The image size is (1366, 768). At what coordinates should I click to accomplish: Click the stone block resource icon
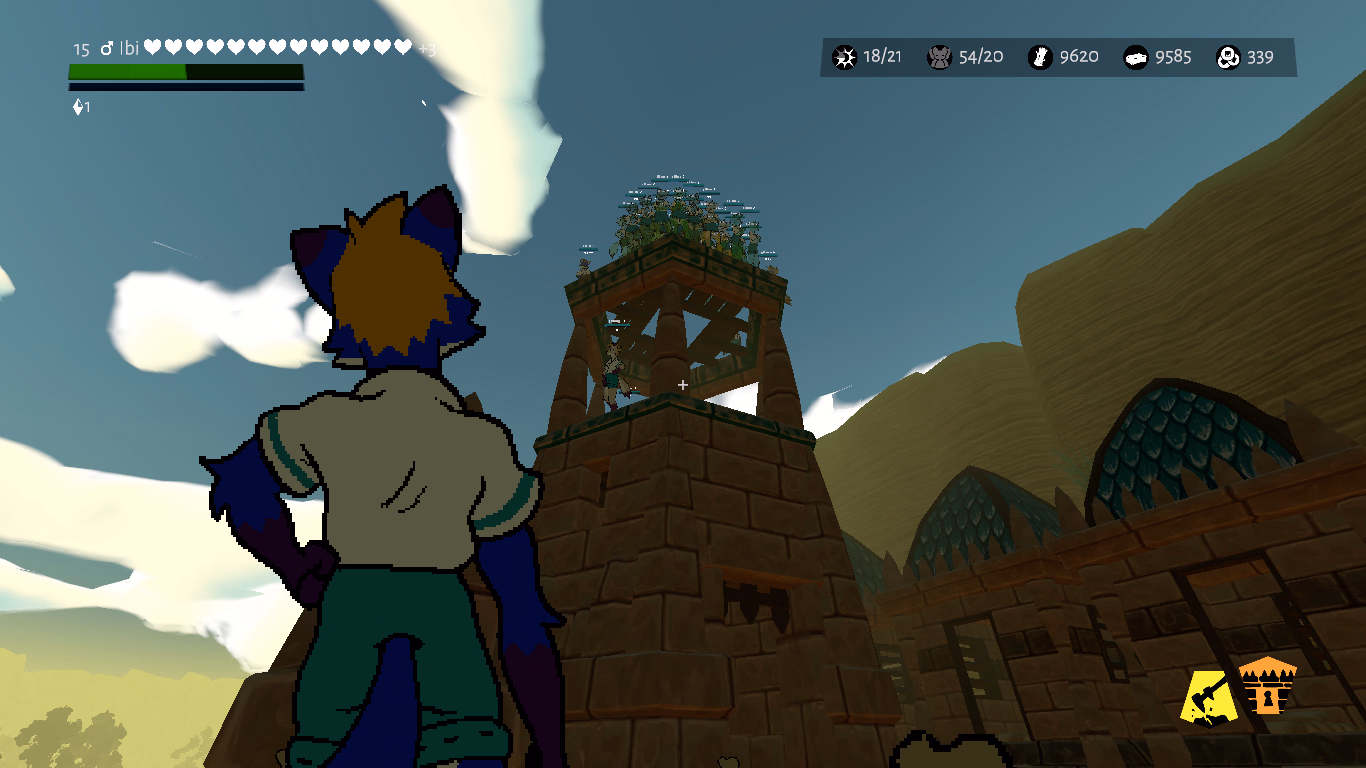(1136, 57)
